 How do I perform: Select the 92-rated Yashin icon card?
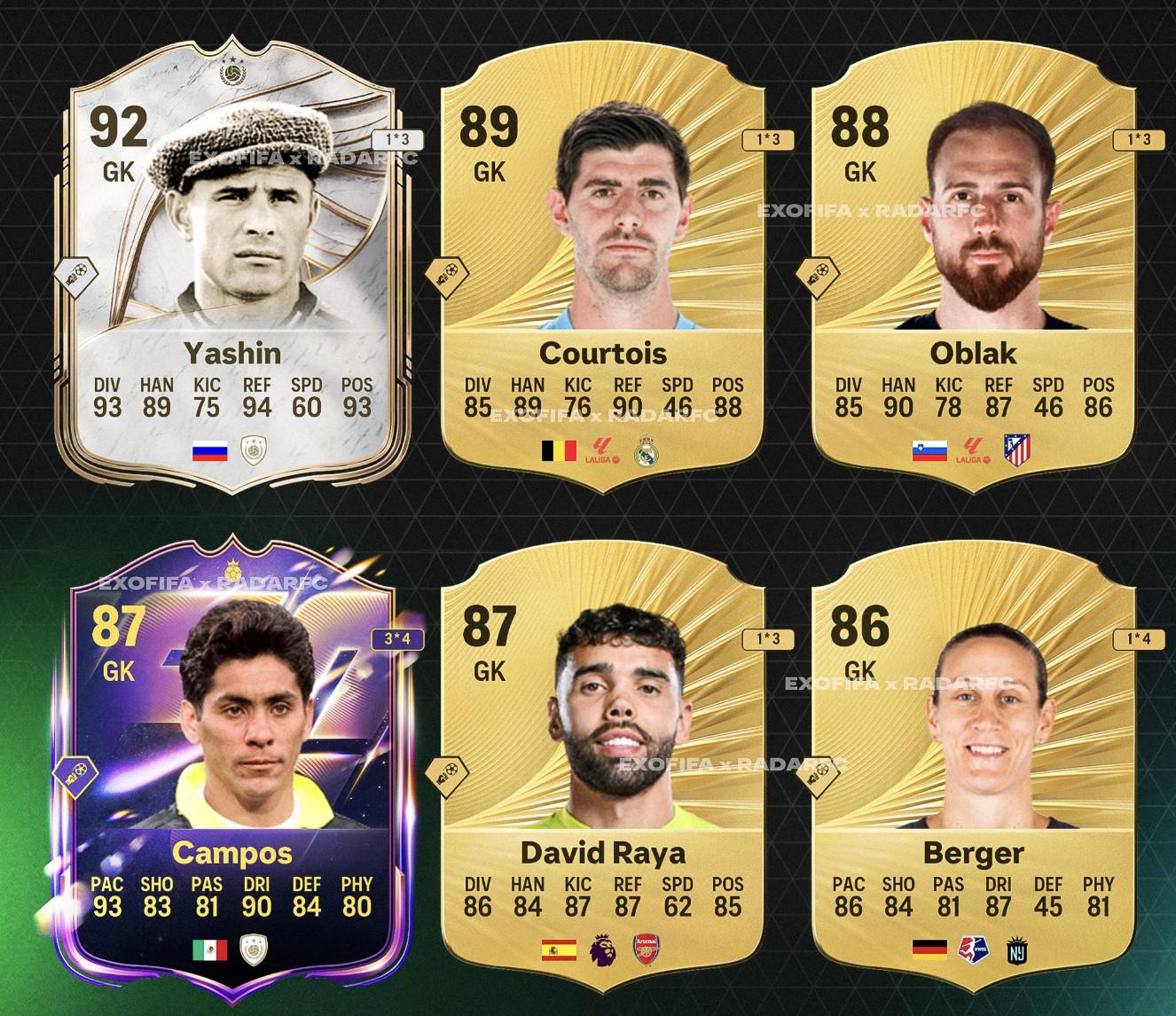232,266
